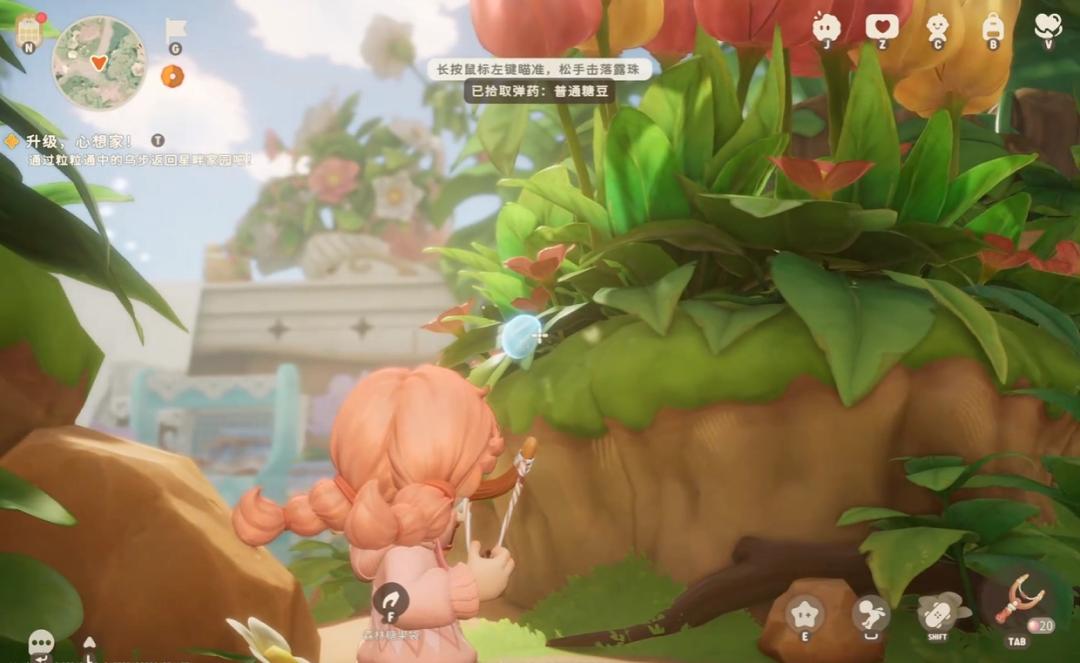This screenshot has height=663, width=1080.
Task: Open the backpack inventory icon
Action: 993,26
